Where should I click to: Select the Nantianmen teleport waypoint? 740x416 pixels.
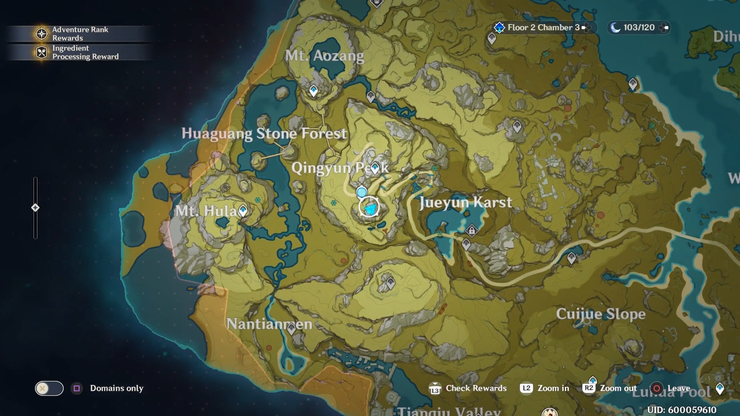click(291, 328)
